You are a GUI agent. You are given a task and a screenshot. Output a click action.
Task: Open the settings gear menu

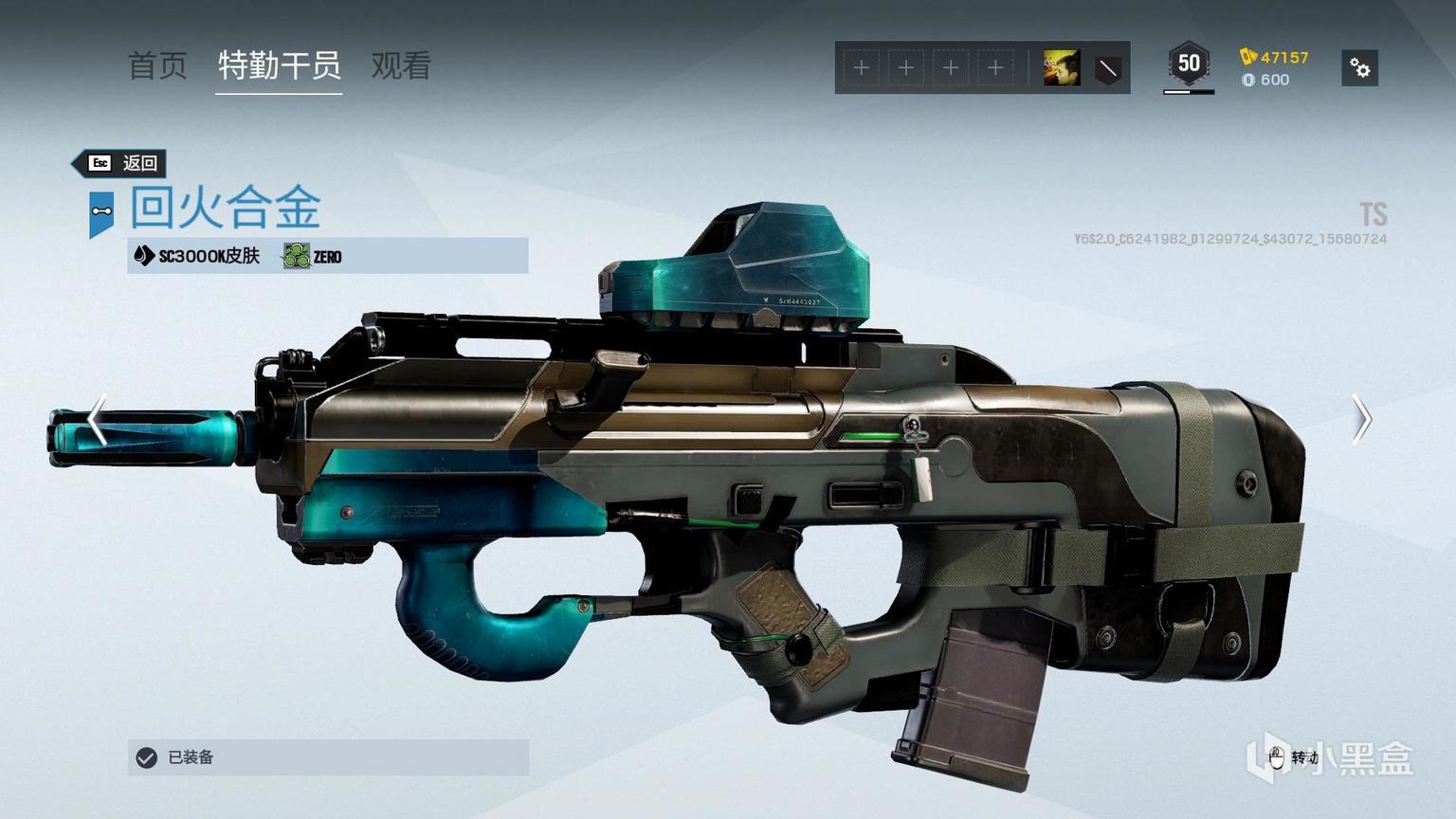tap(1359, 68)
